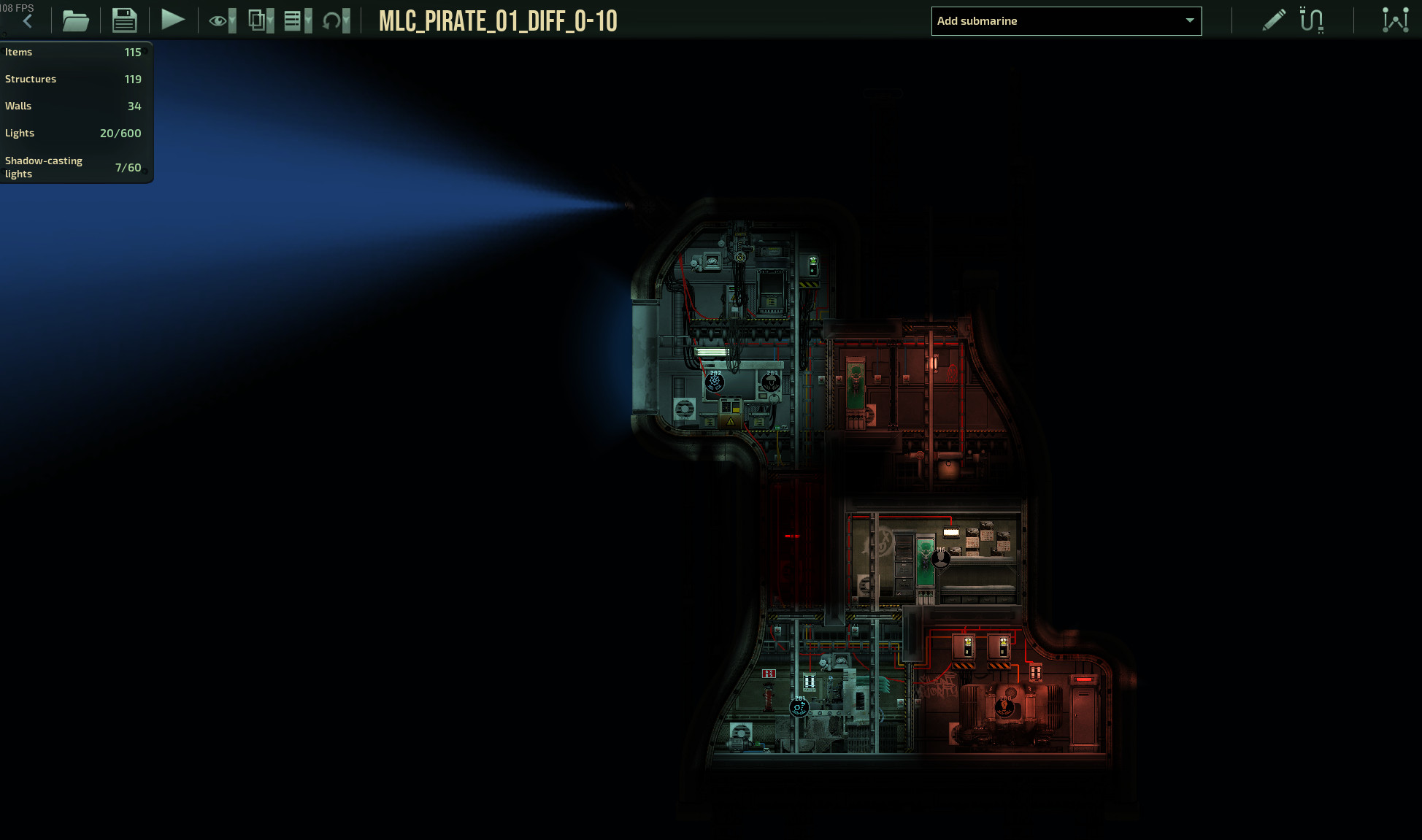1422x840 pixels.
Task: Click the back arrow button
Action: 28,21
